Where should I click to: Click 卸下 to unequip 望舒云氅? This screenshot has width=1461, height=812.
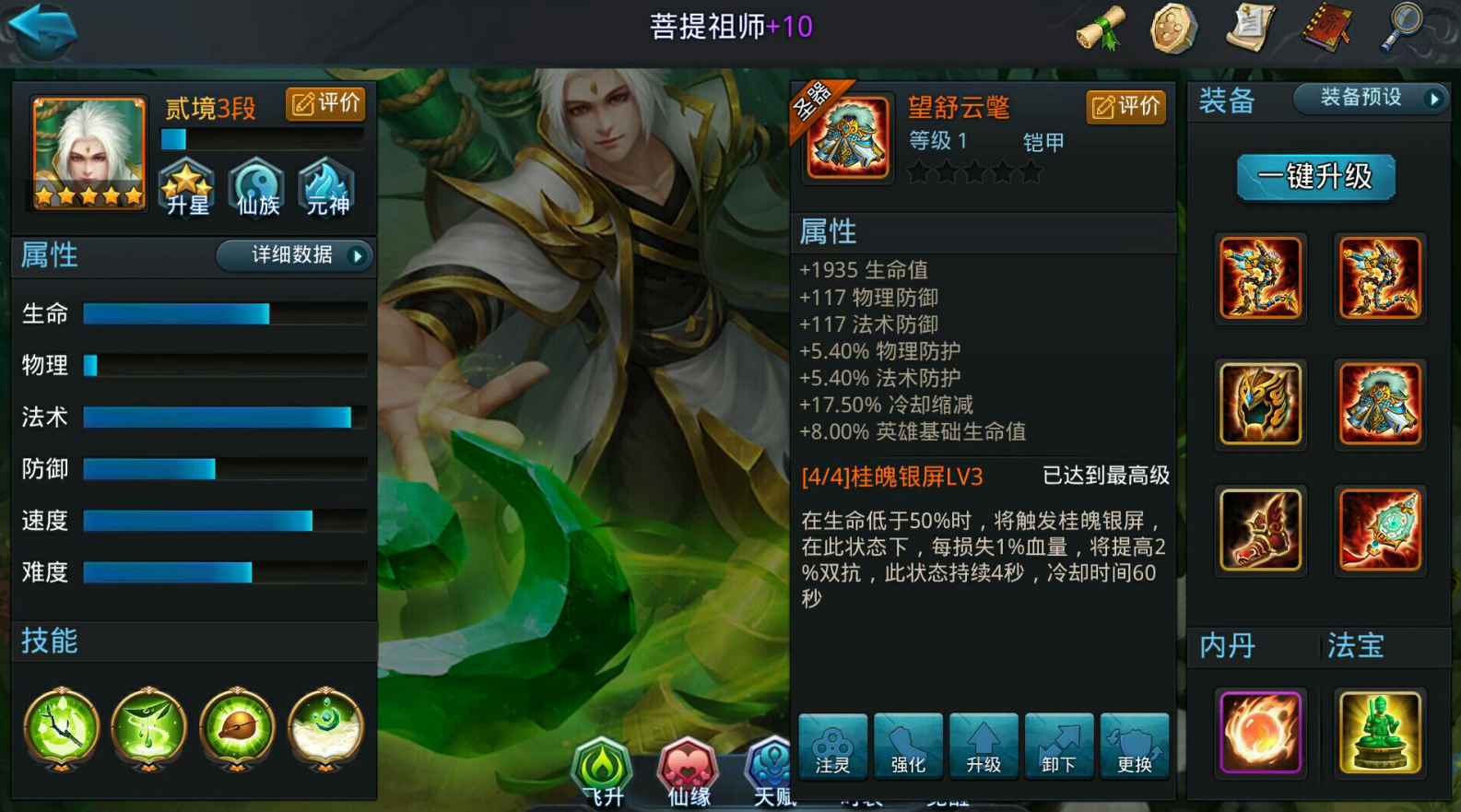(1059, 747)
